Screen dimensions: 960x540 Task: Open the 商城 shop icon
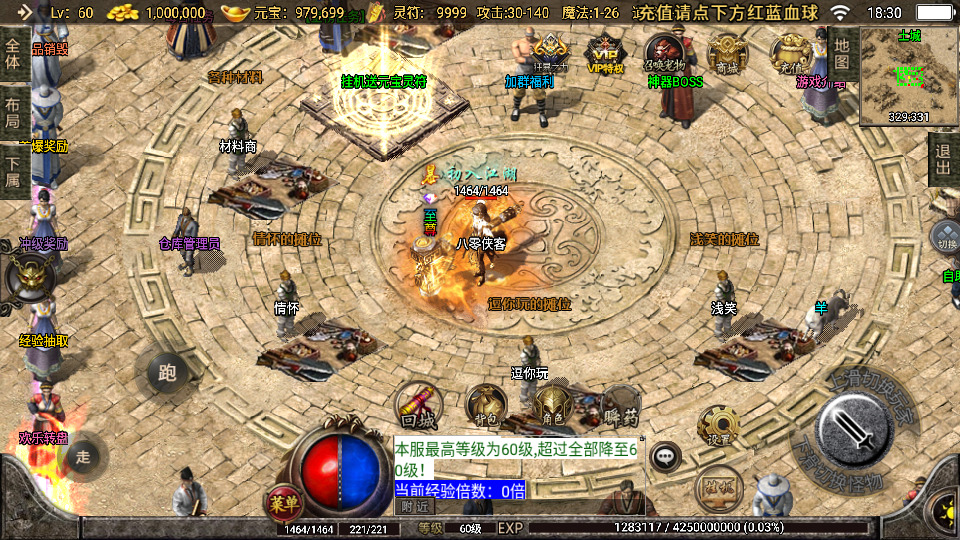click(x=727, y=54)
